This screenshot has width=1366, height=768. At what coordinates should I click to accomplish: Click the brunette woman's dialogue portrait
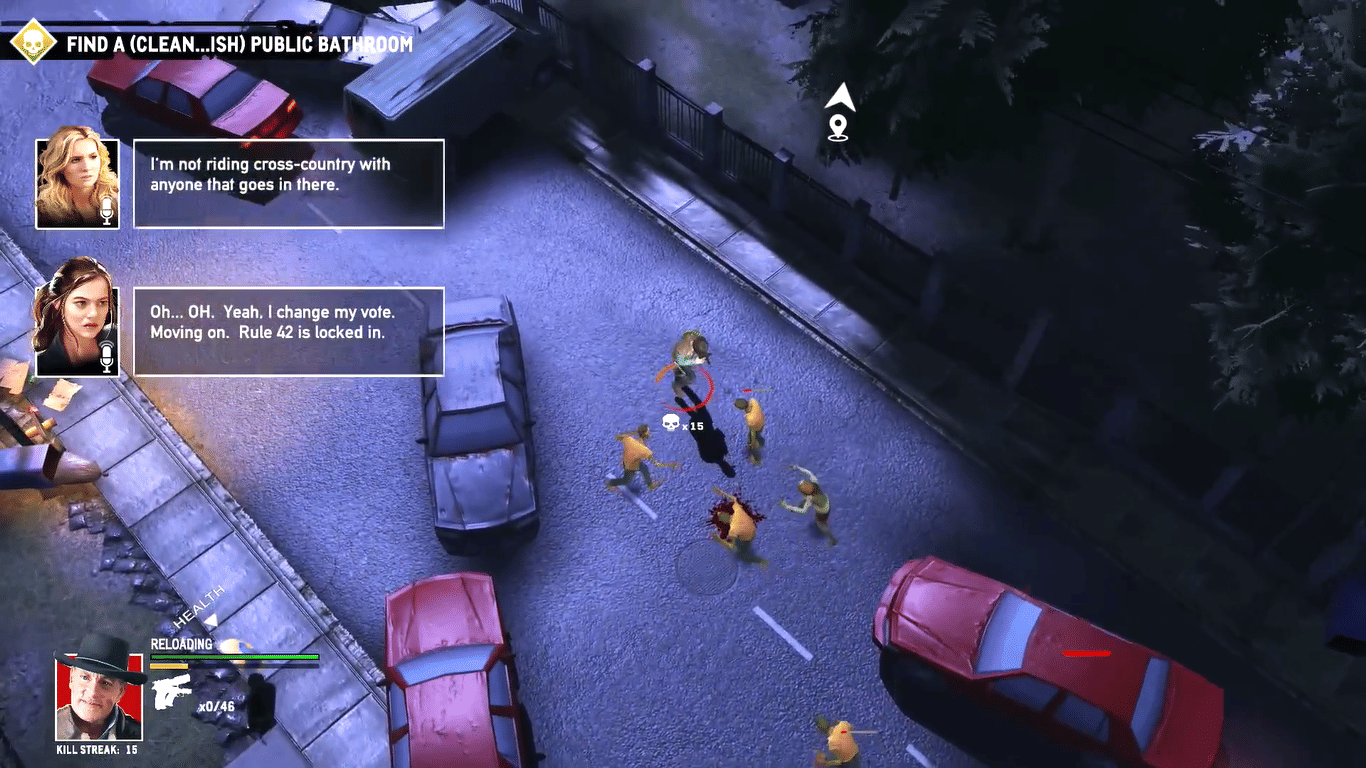[x=77, y=331]
